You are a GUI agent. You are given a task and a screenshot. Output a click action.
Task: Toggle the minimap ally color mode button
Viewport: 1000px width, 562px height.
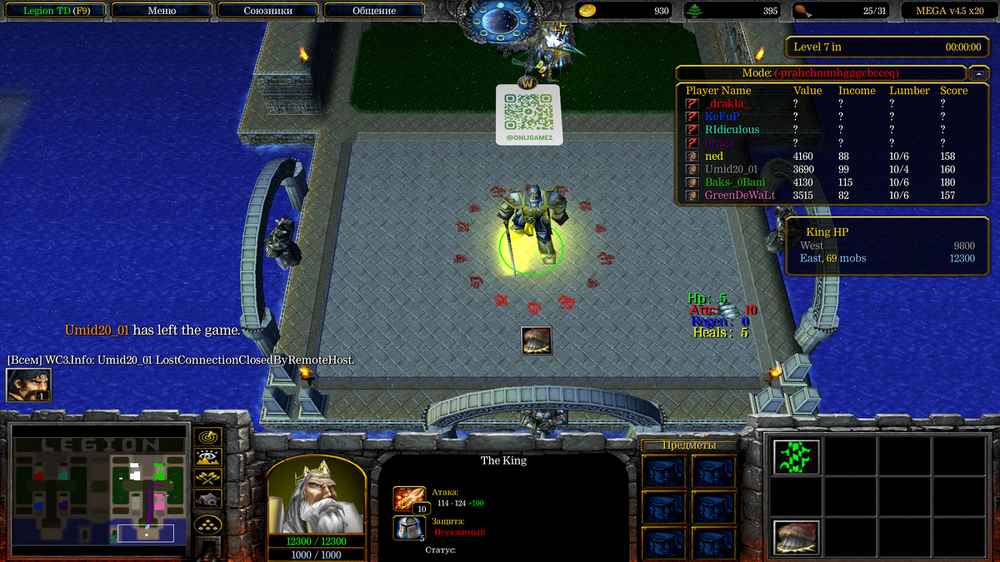[x=208, y=479]
